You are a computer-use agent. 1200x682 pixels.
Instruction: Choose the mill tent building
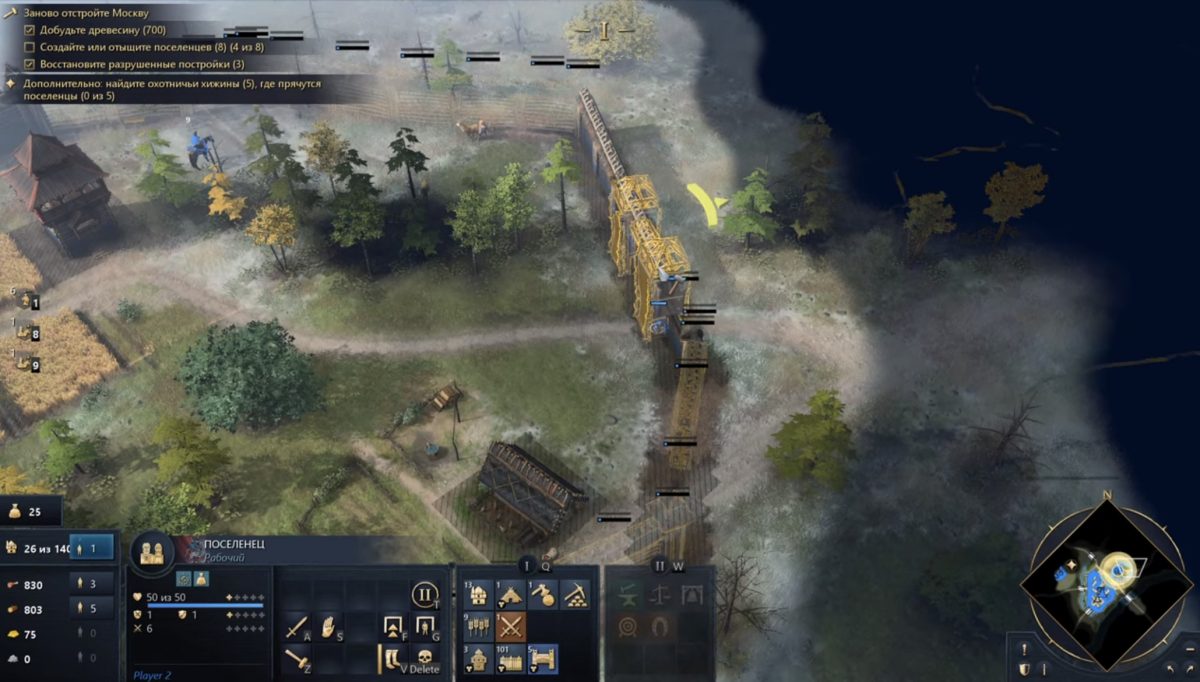click(511, 596)
